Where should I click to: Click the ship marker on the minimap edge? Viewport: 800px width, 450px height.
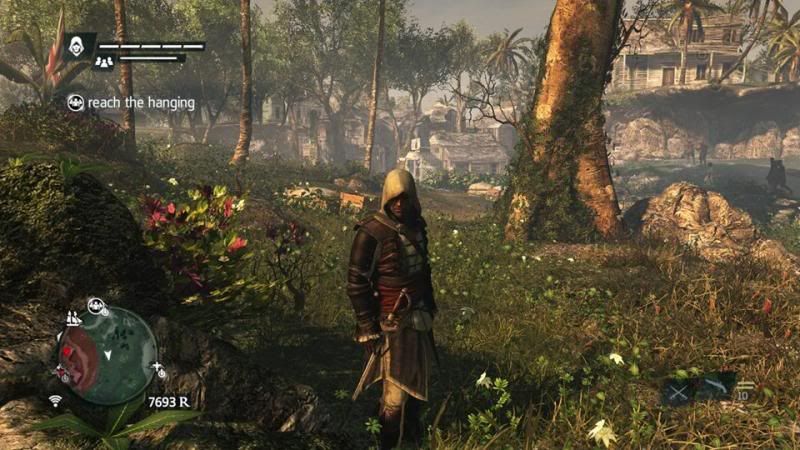(72, 318)
